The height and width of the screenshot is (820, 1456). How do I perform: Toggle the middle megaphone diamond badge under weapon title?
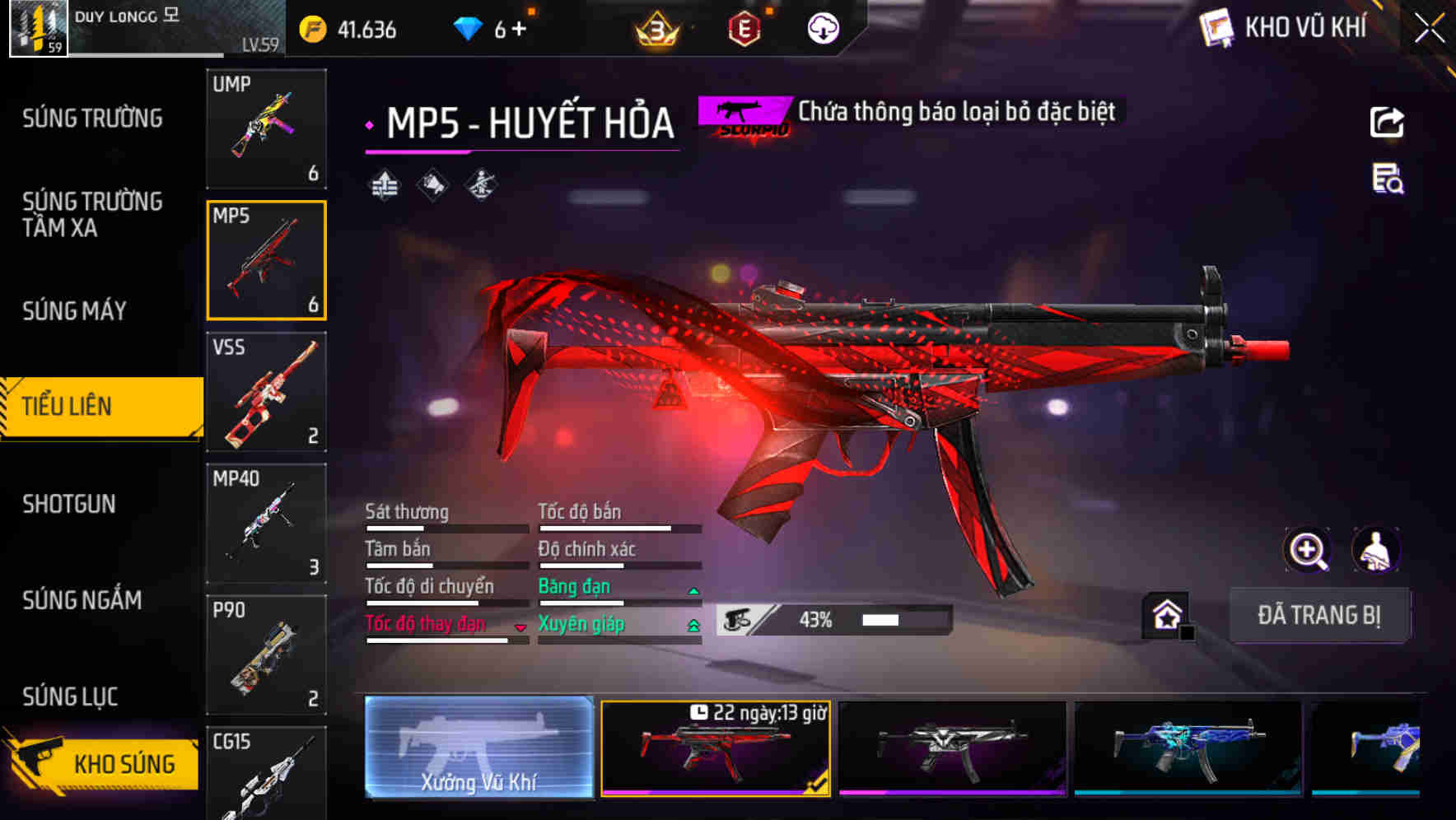point(431,184)
